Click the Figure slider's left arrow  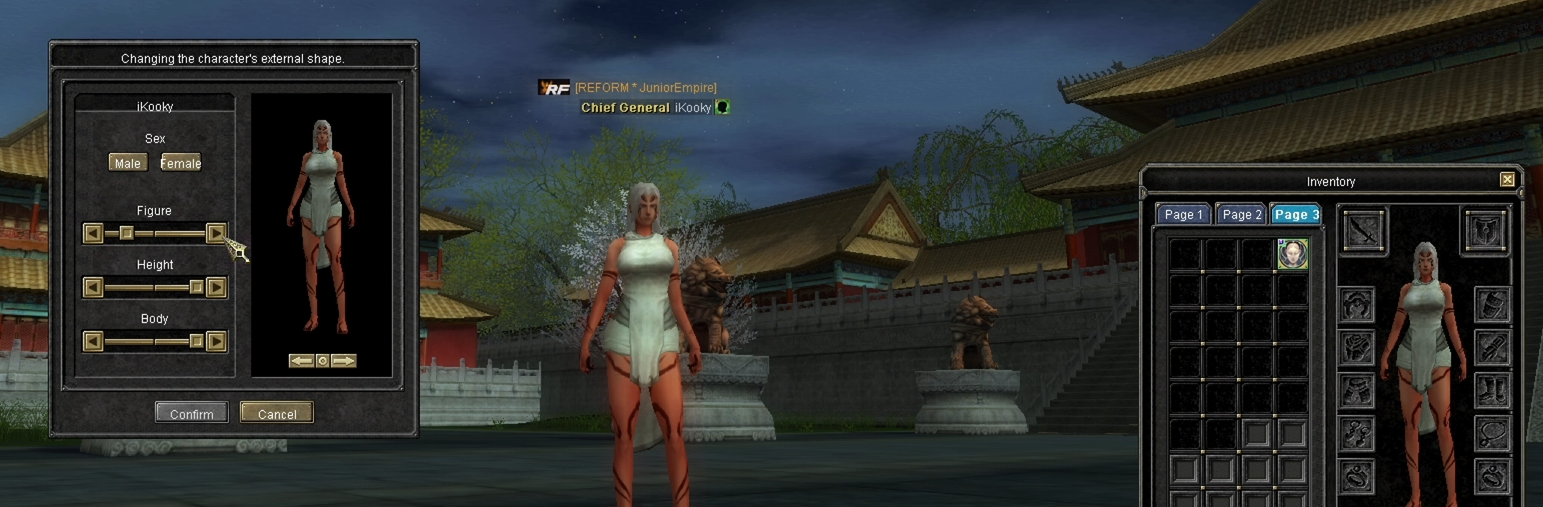click(x=93, y=233)
